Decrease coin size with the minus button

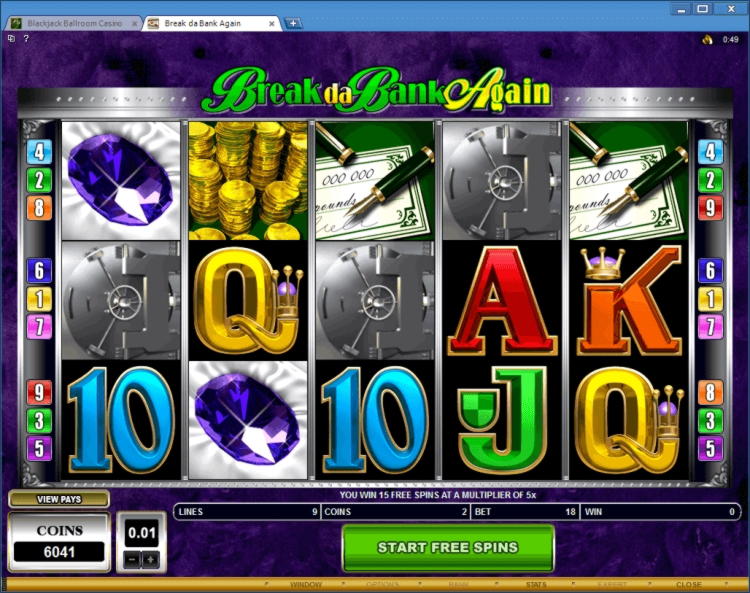(x=133, y=559)
